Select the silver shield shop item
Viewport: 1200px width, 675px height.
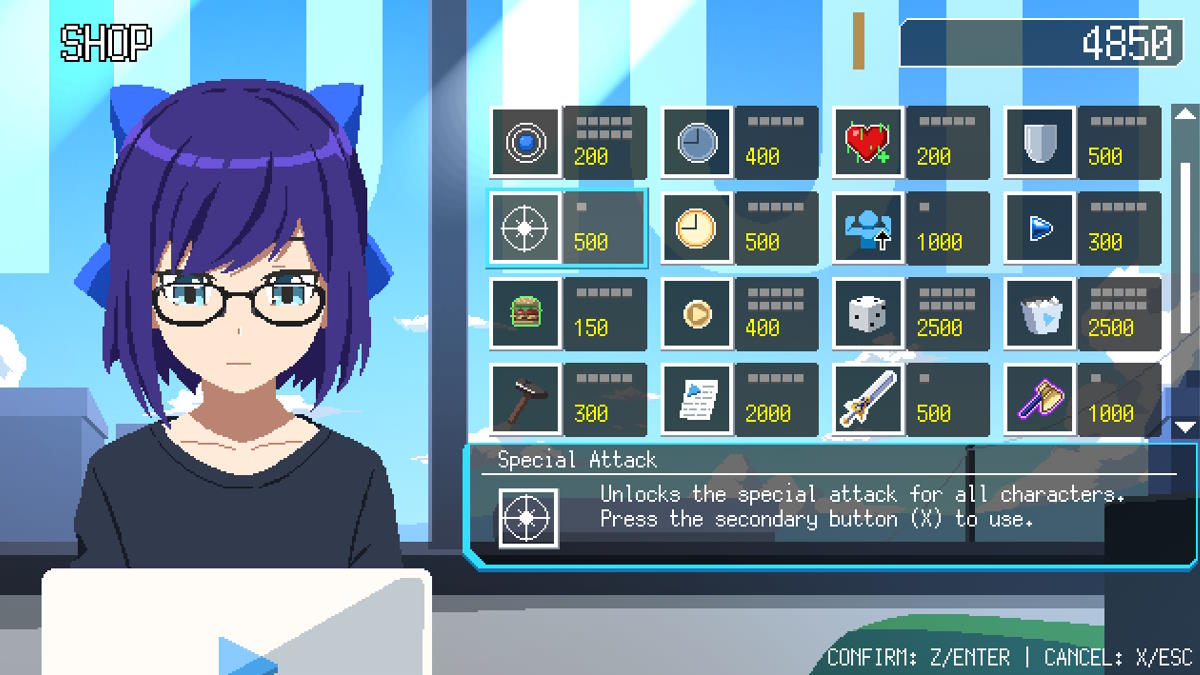(1039, 143)
